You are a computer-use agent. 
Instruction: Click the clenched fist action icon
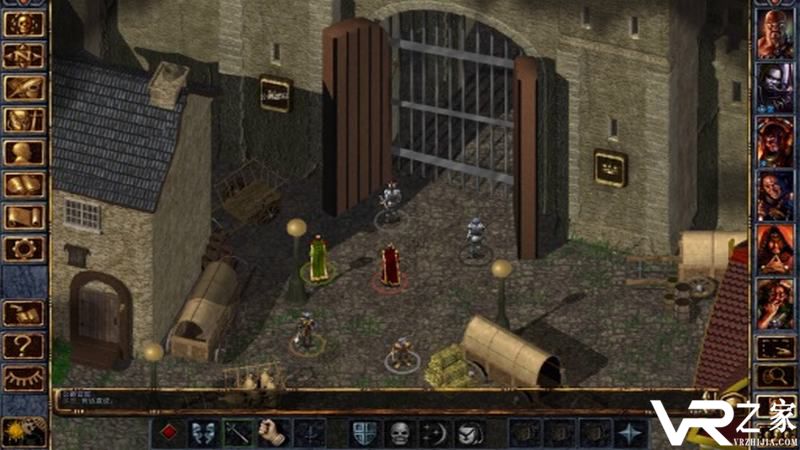(x=273, y=433)
